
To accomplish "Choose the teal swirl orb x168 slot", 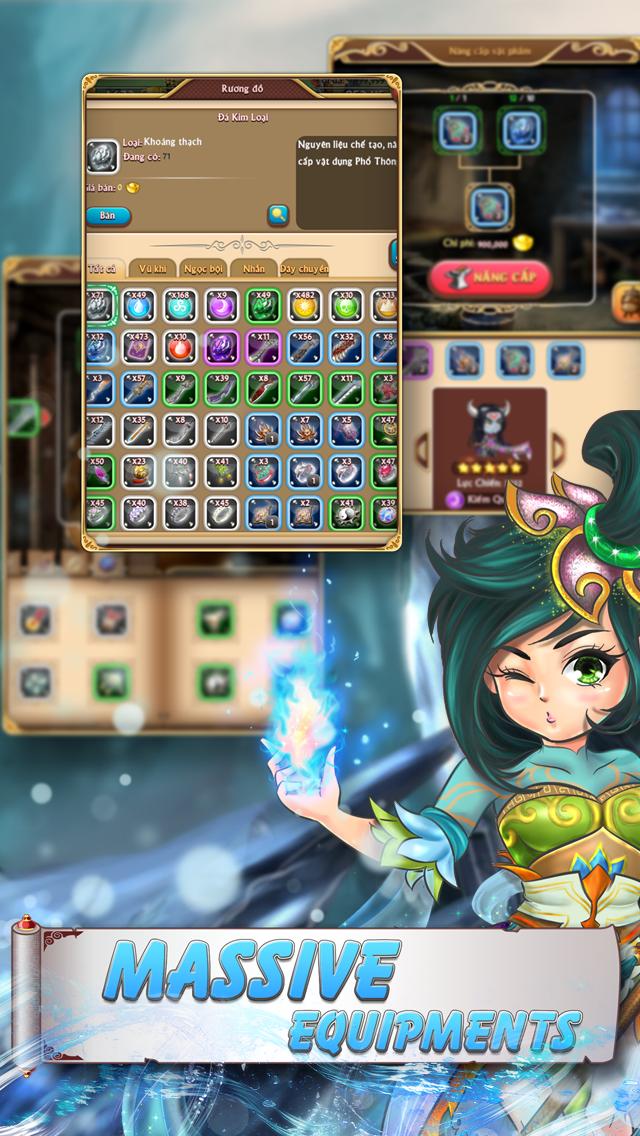I will point(180,307).
